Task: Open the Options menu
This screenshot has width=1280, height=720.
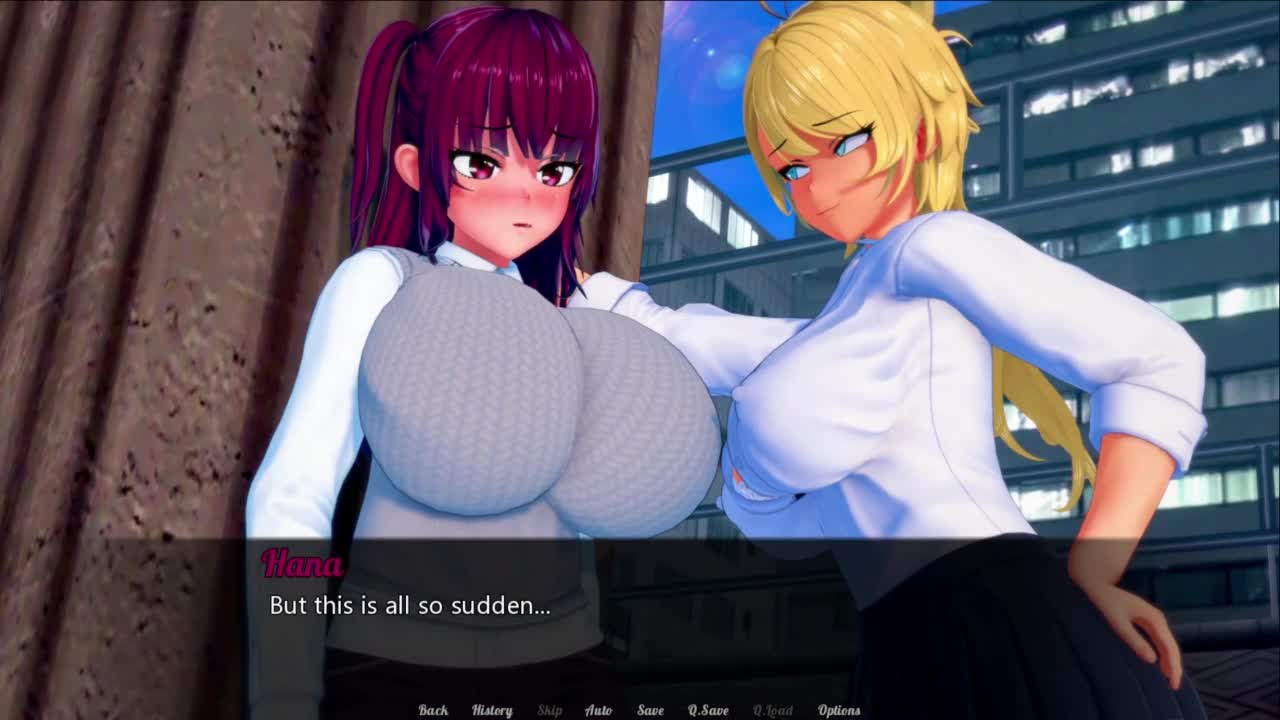Action: (x=839, y=710)
